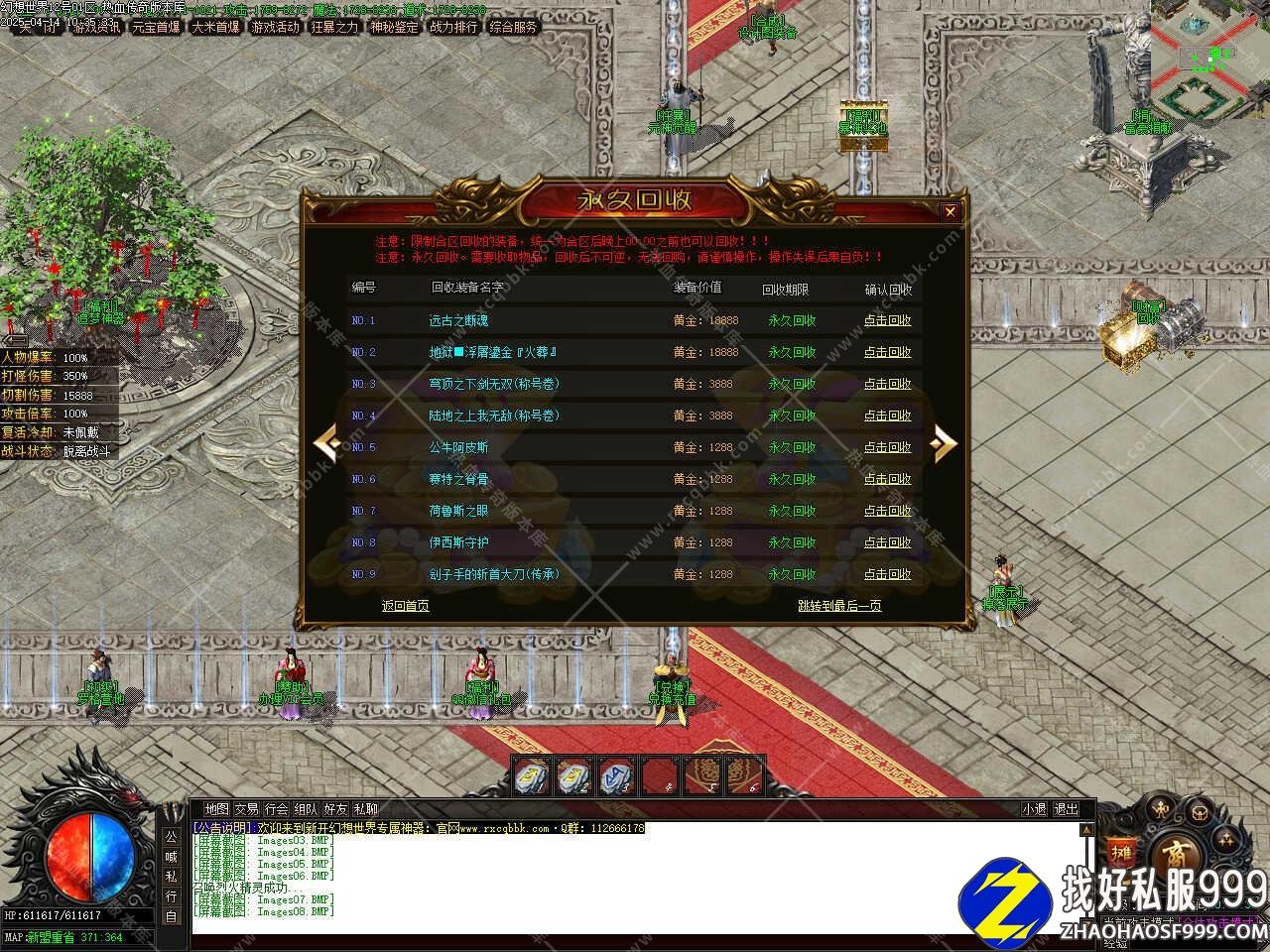The image size is (1270, 952).
Task: Go to the next recycle page arrow
Action: tap(944, 443)
